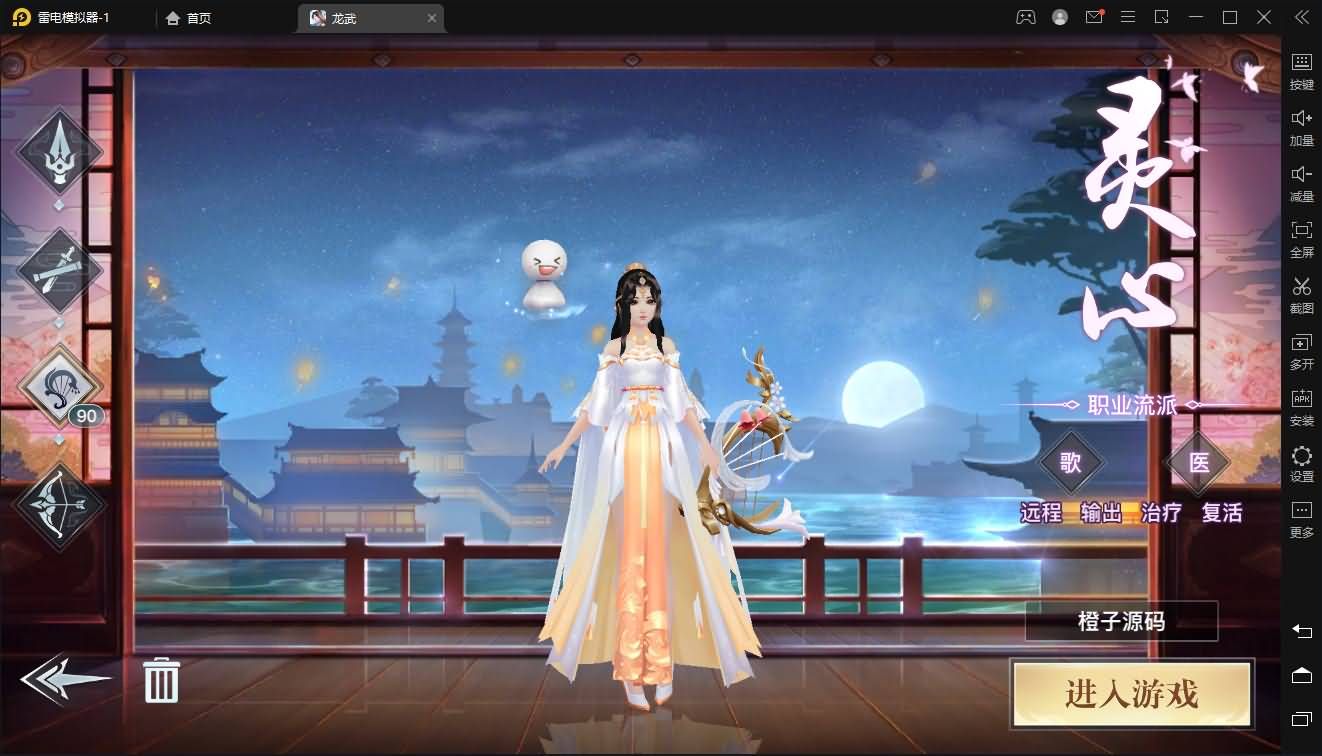This screenshot has height=756, width=1322.
Task: Switch to the 首页 tab
Action: coord(188,17)
